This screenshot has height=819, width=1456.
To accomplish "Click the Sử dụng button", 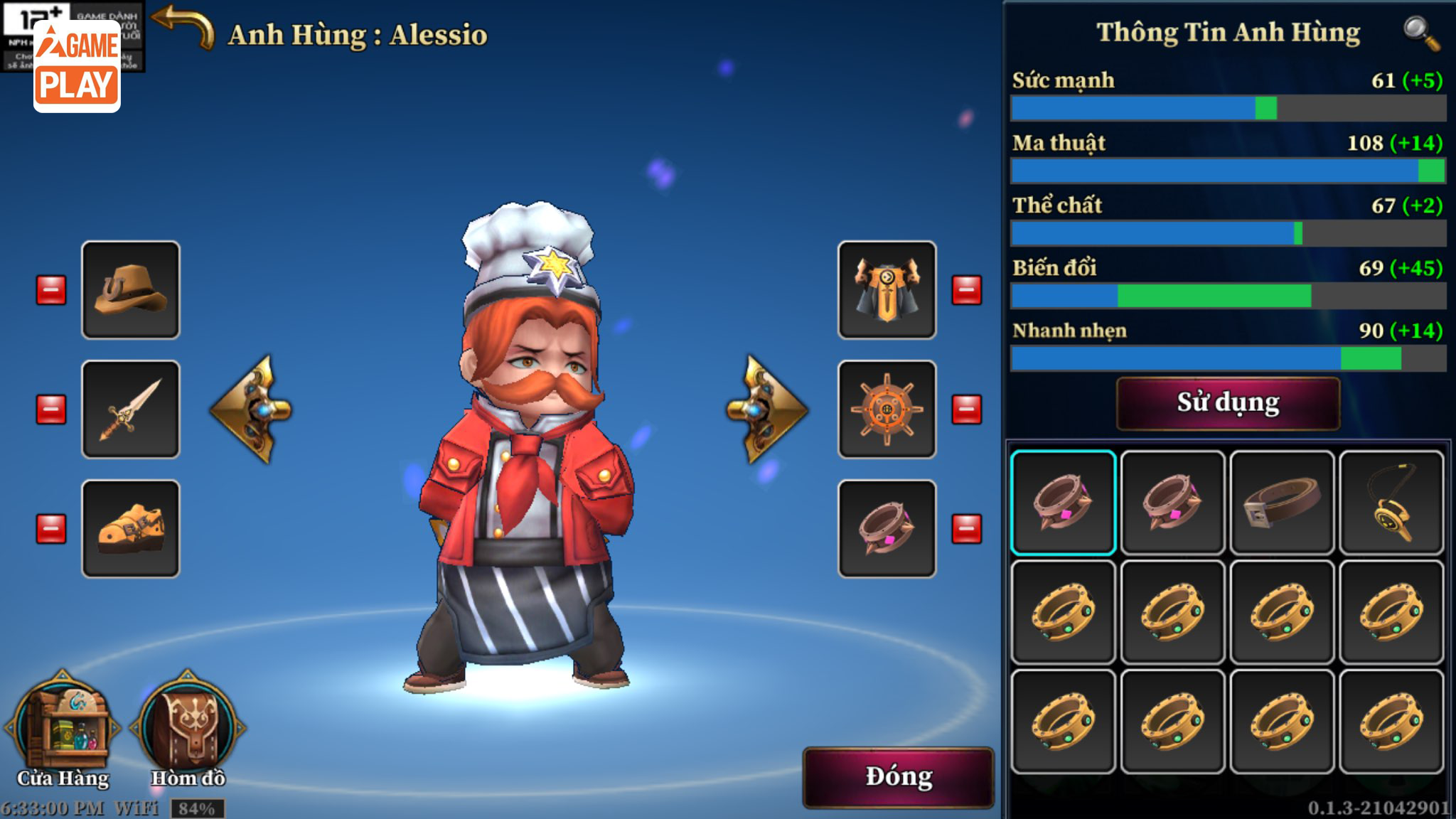I will [x=1228, y=403].
